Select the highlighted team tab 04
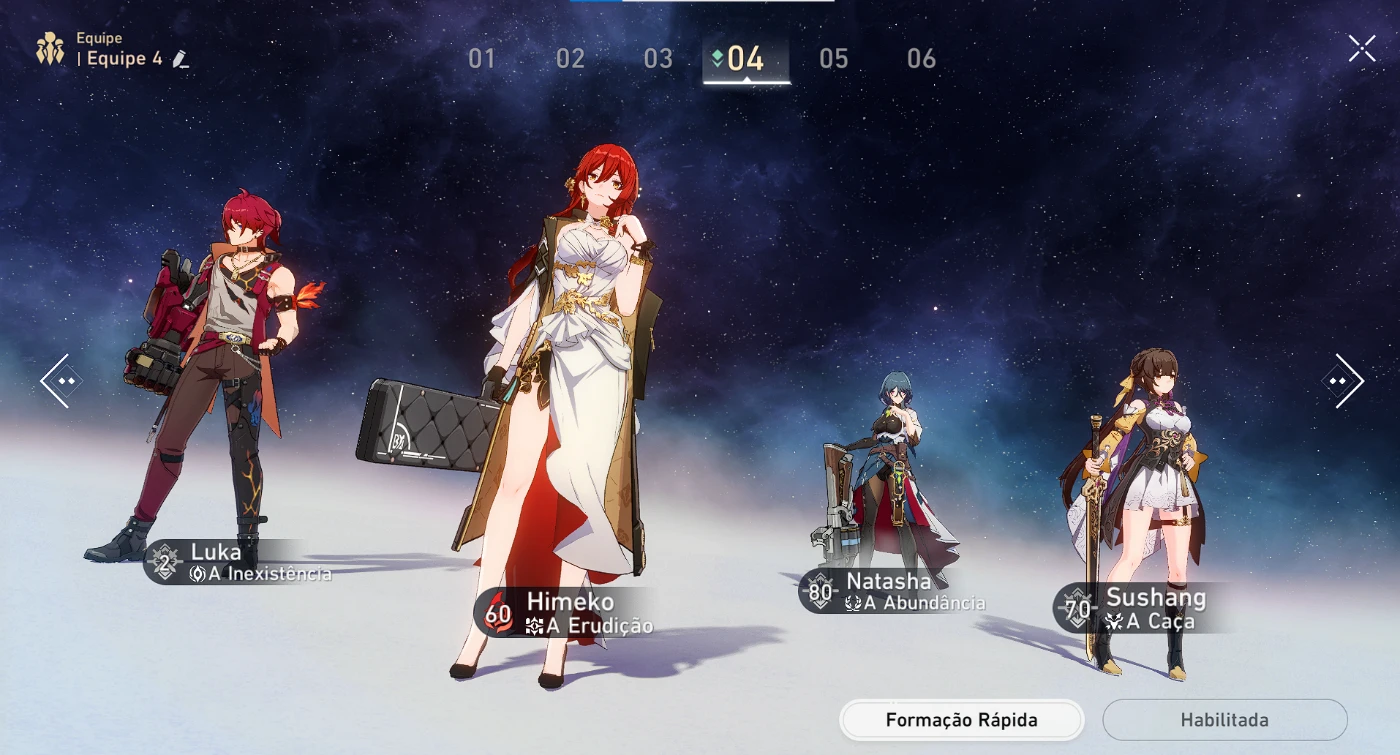Viewport: 1400px width, 755px height. [746, 59]
